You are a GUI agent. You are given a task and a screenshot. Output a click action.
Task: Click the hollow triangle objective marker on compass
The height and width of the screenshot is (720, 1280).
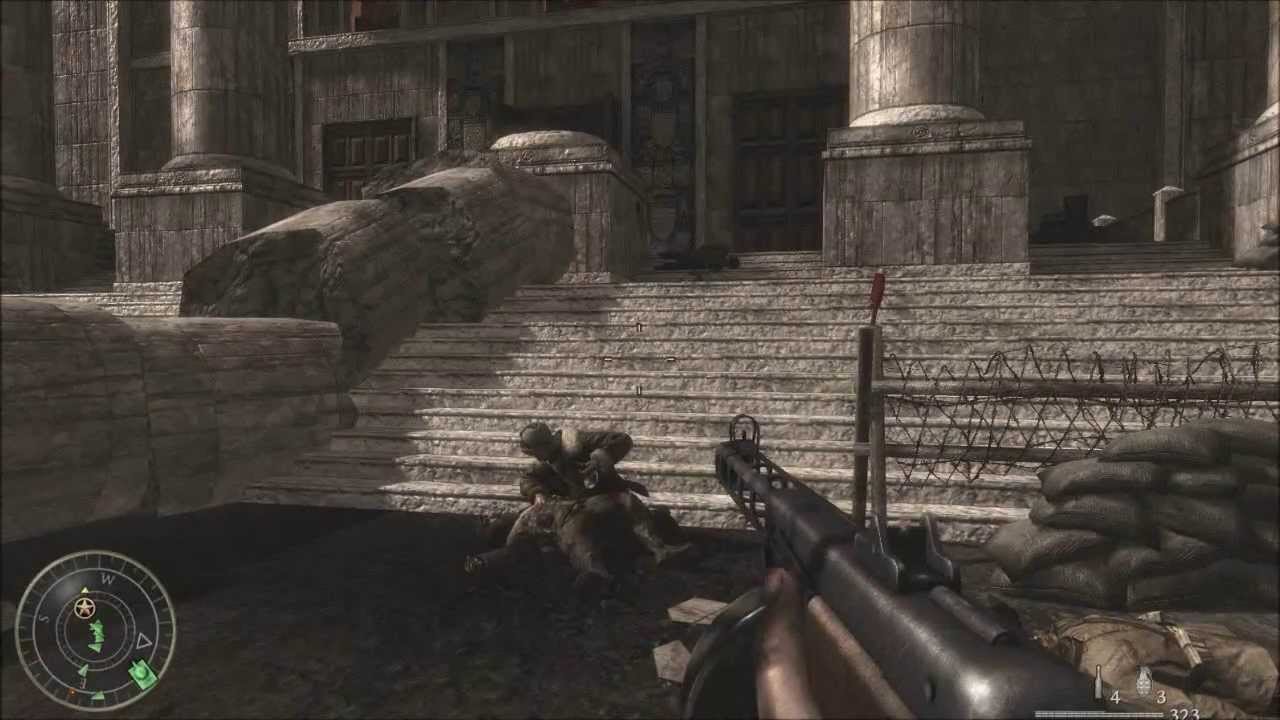(x=143, y=639)
